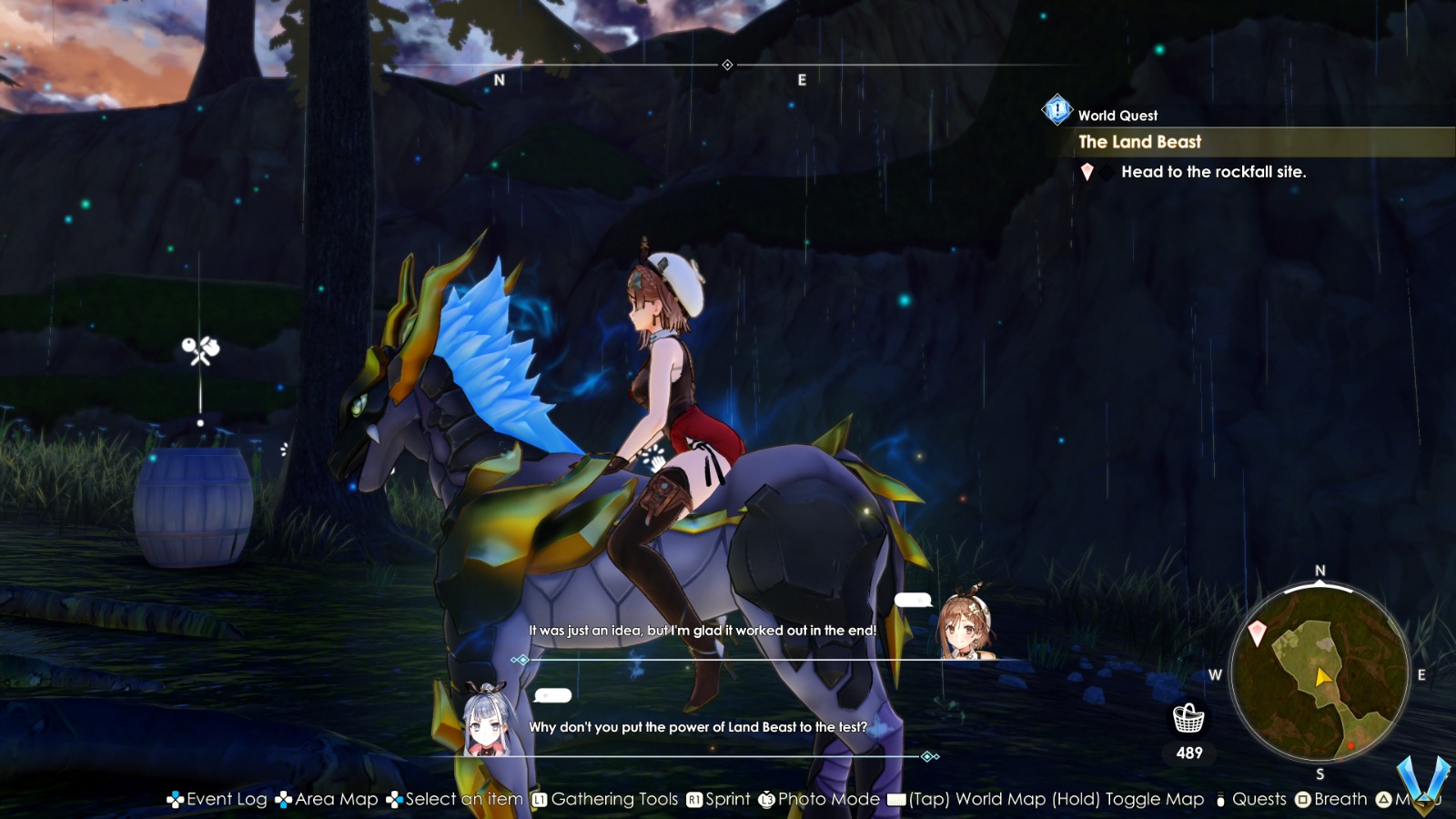This screenshot has height=819, width=1456.
Task: Select The Land Beast quest title
Action: pos(1139,142)
